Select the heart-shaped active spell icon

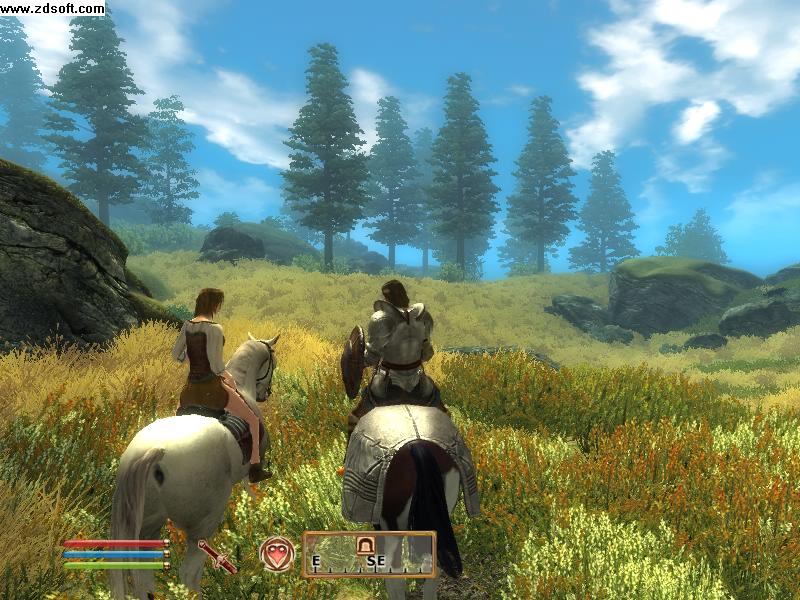[277, 554]
